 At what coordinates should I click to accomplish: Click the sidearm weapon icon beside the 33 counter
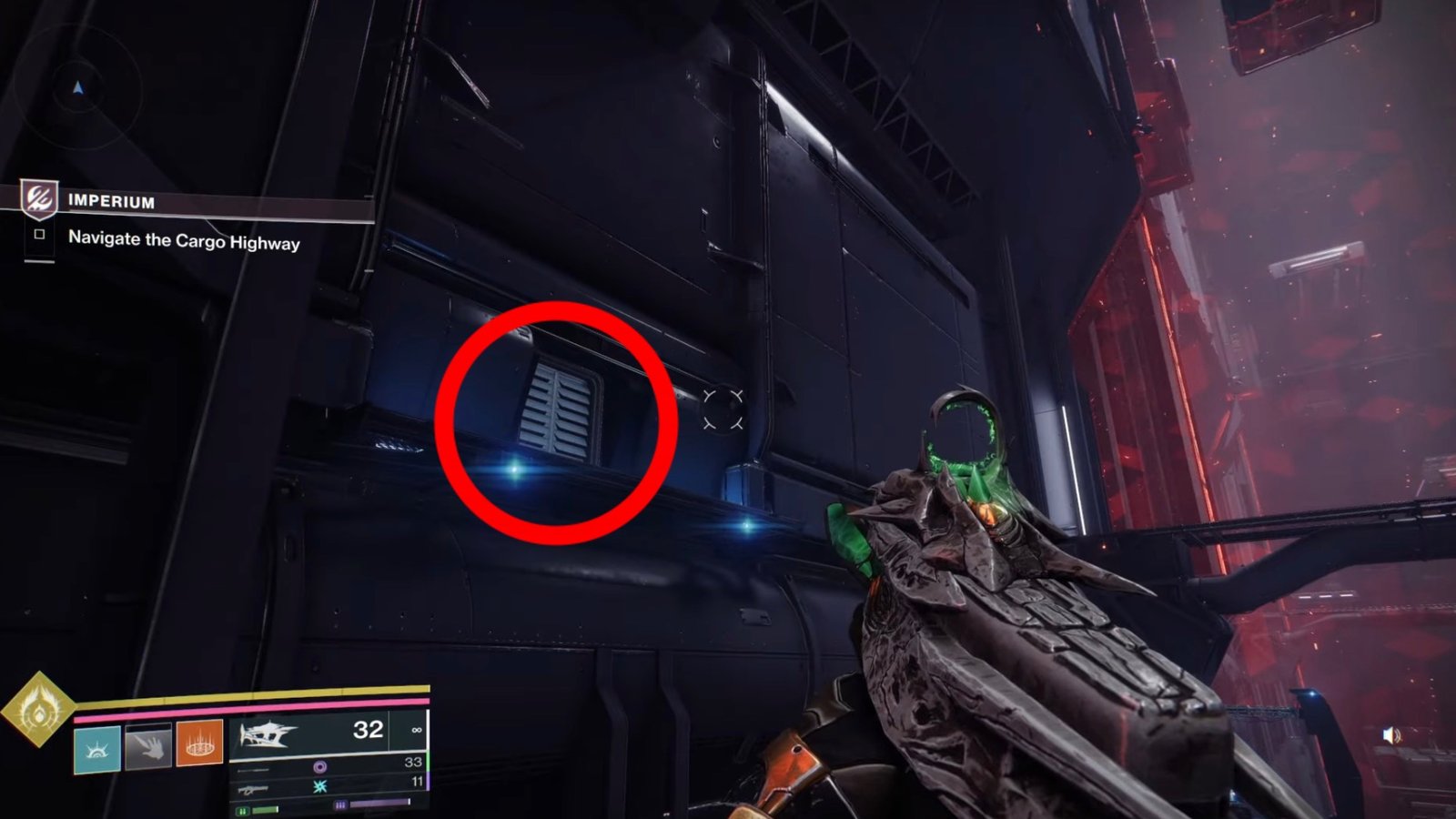(253, 771)
